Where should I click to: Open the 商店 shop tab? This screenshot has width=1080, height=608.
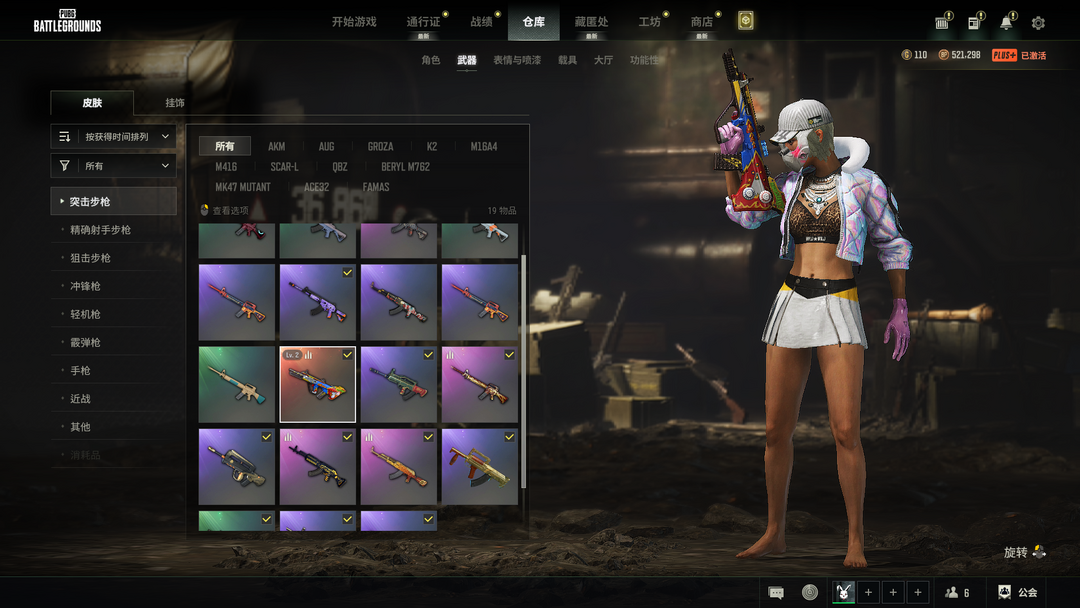(702, 22)
